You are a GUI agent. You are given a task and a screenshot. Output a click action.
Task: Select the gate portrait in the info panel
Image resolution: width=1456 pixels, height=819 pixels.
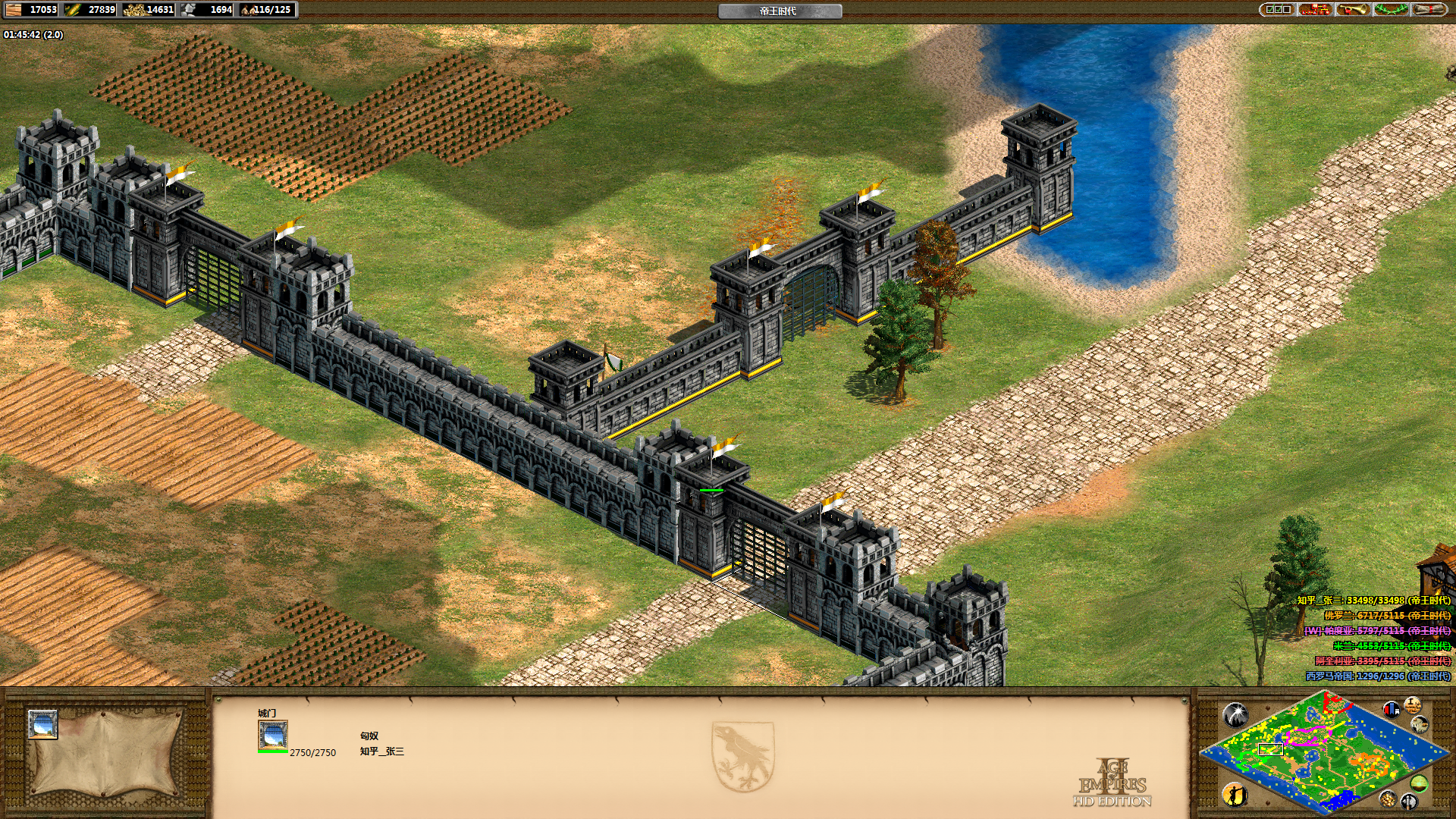(272, 735)
